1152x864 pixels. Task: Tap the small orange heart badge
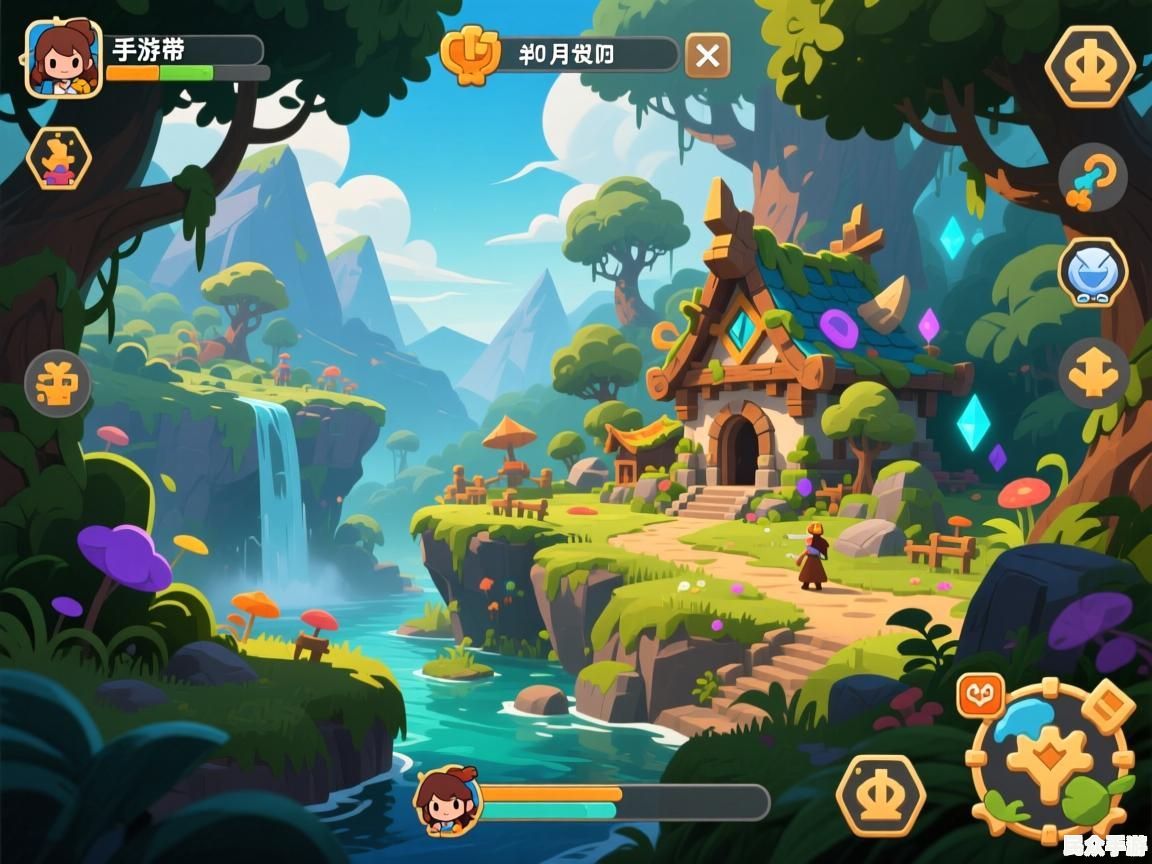click(980, 695)
